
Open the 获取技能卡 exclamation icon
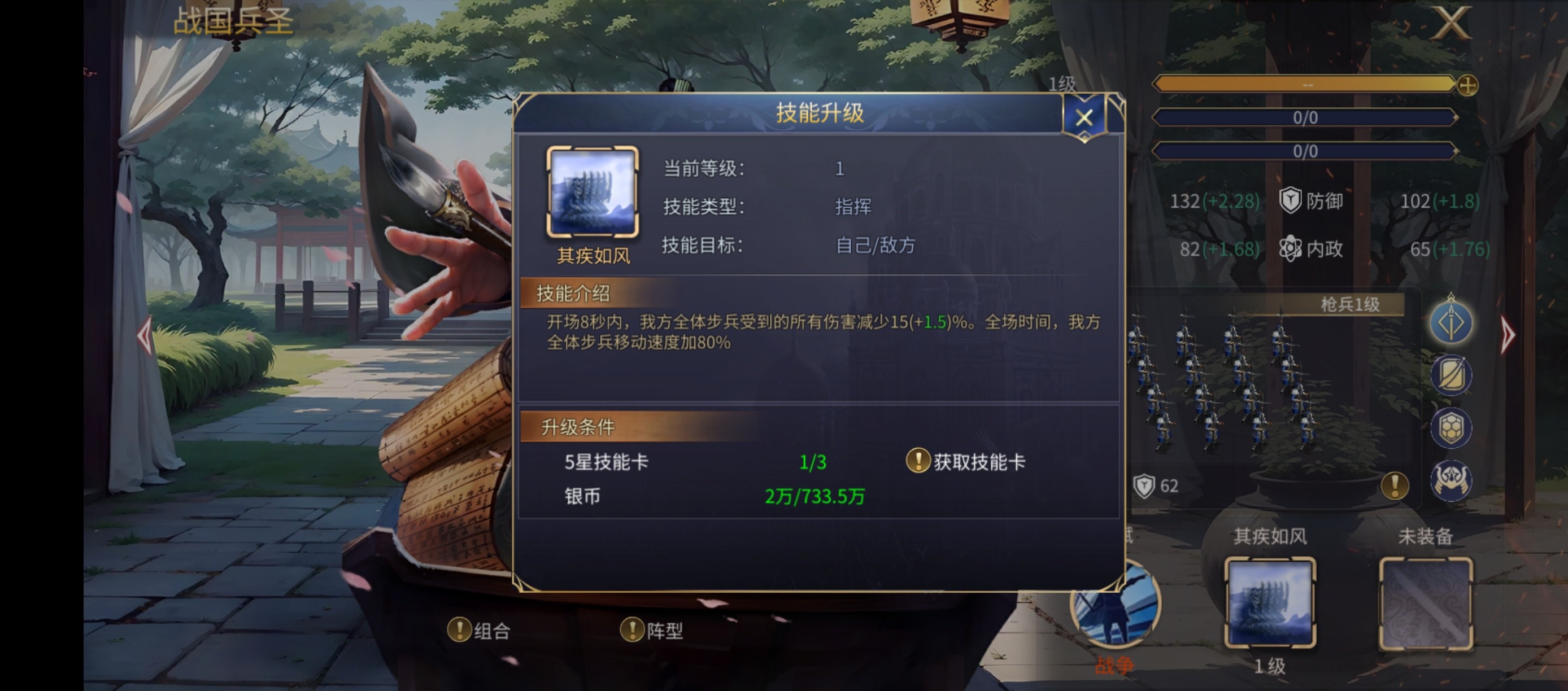click(x=918, y=461)
